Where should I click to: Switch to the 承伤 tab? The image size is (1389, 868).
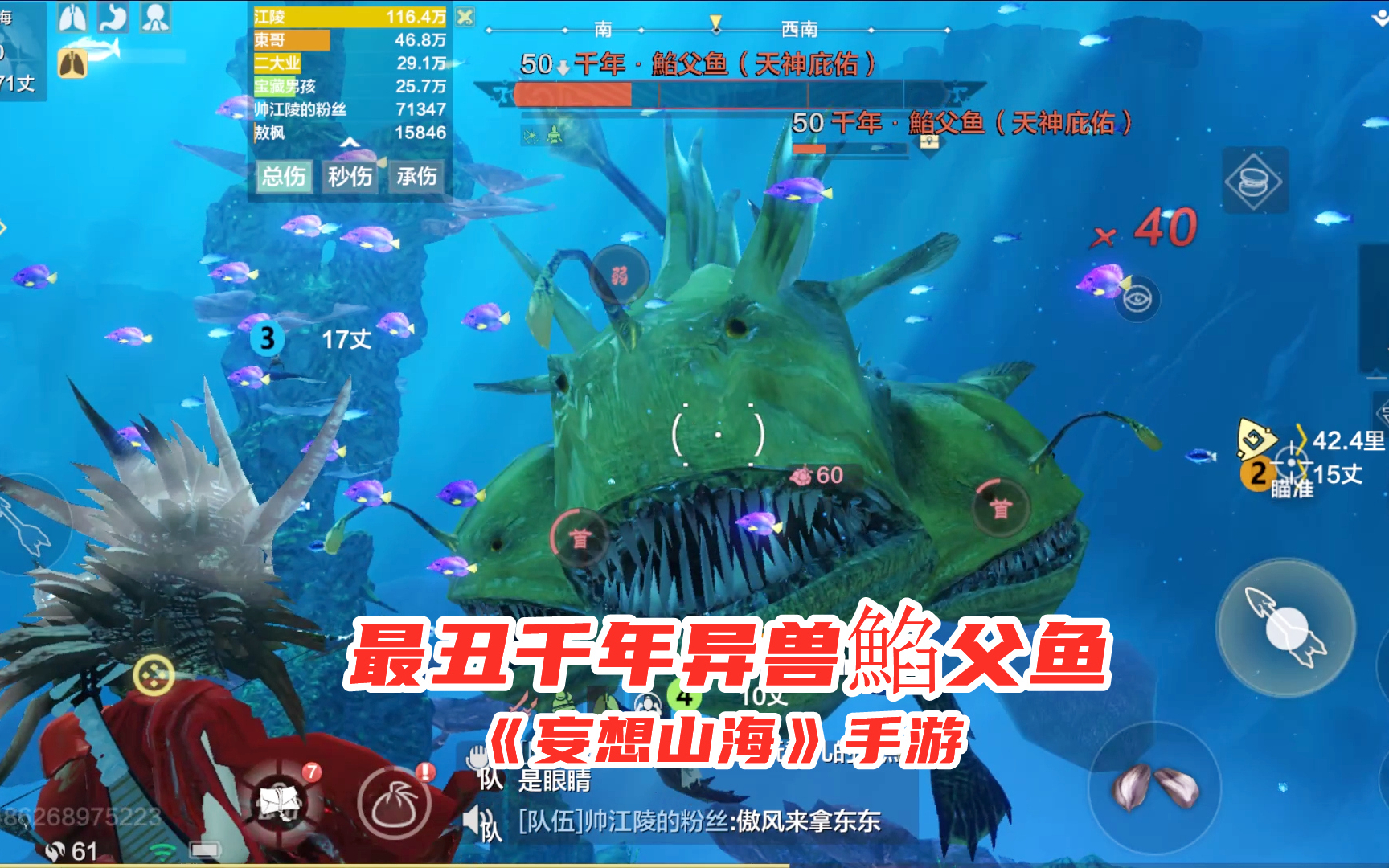click(415, 178)
